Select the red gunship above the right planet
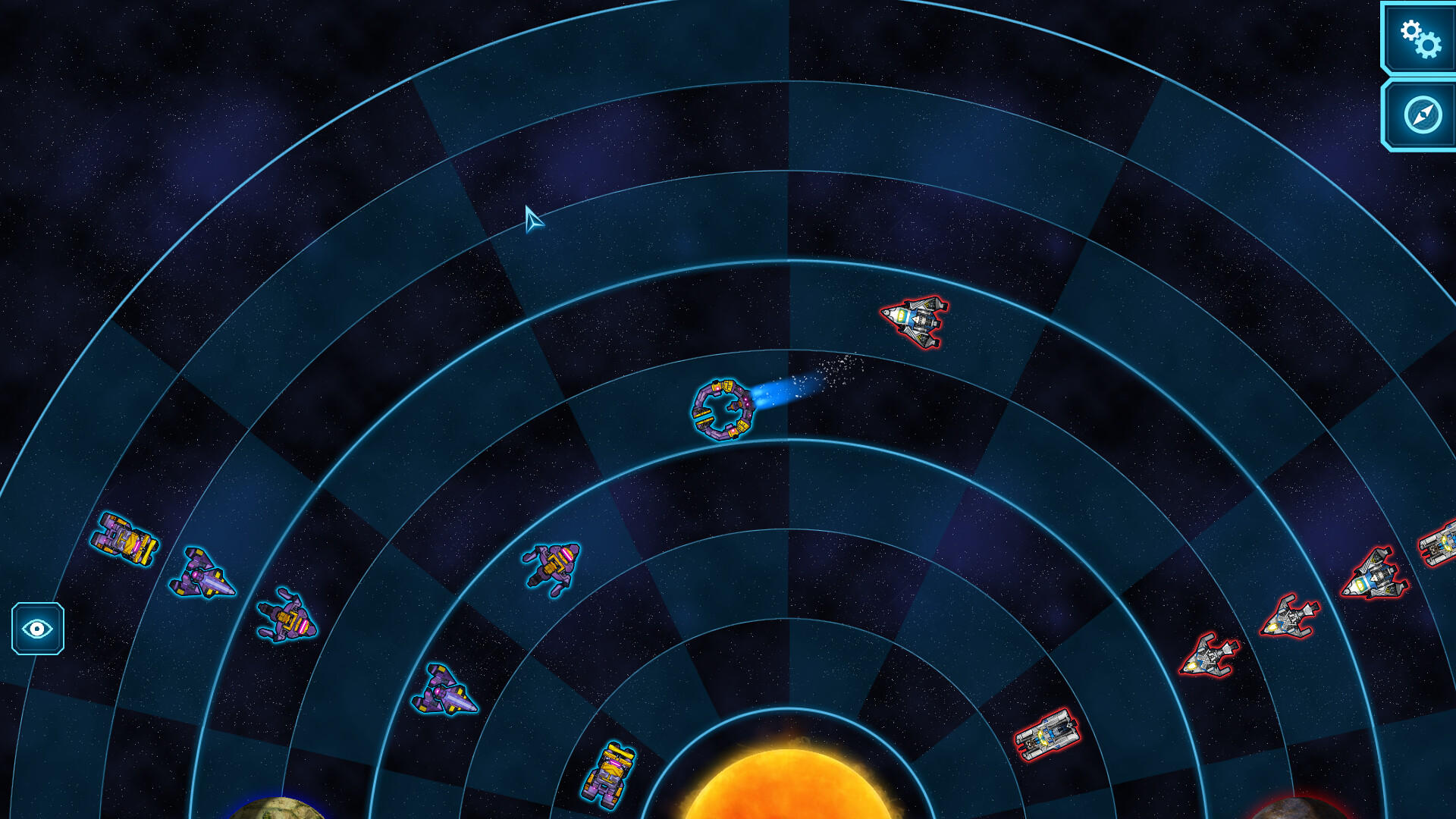 (x=1291, y=614)
